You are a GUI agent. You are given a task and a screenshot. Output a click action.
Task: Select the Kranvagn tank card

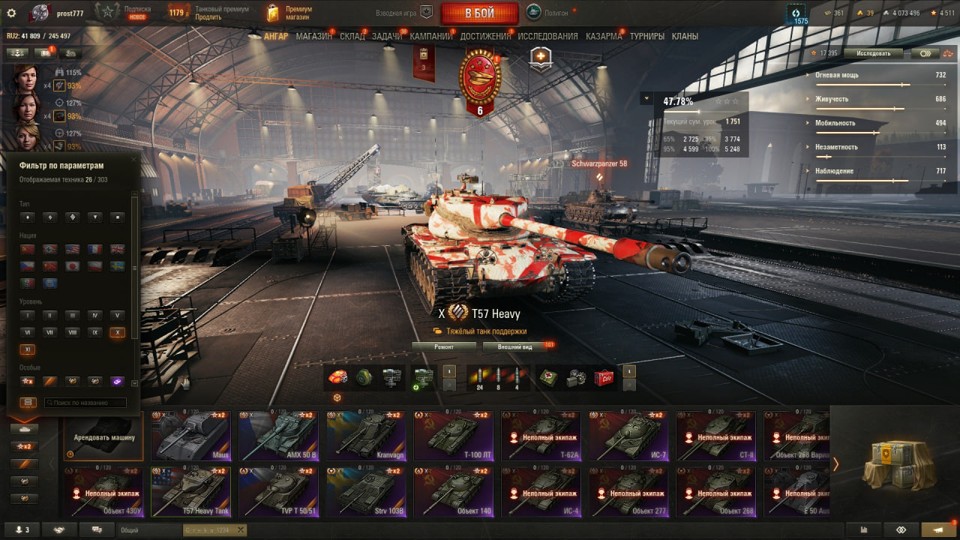pyautogui.click(x=366, y=436)
